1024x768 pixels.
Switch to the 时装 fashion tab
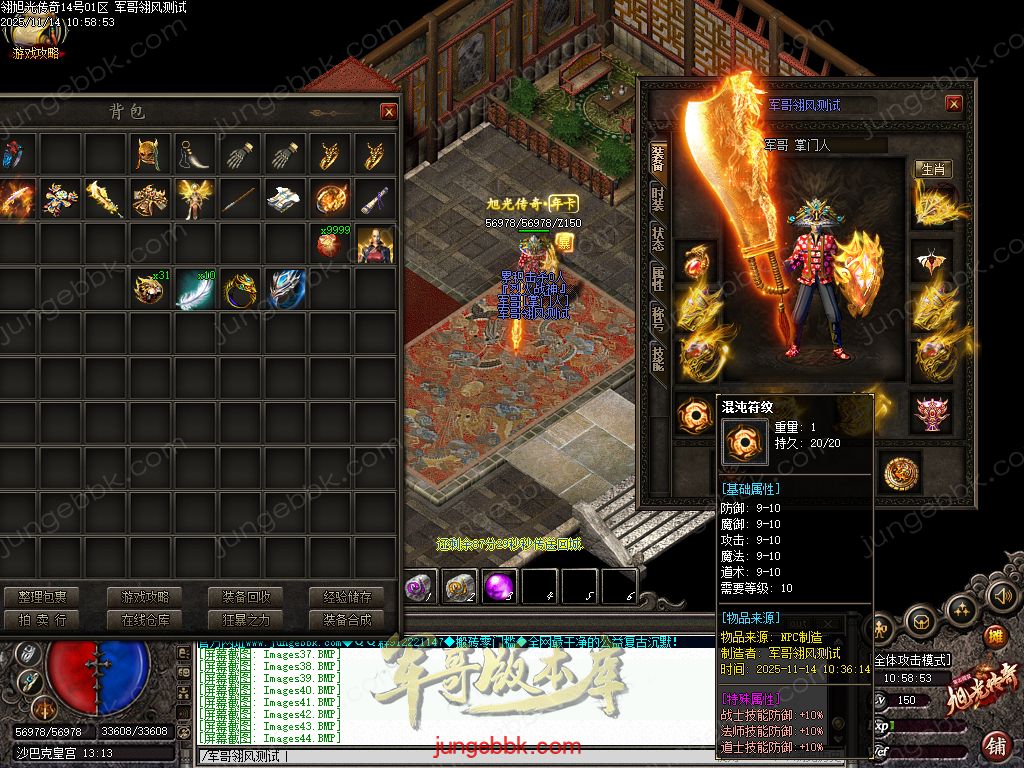tap(658, 196)
